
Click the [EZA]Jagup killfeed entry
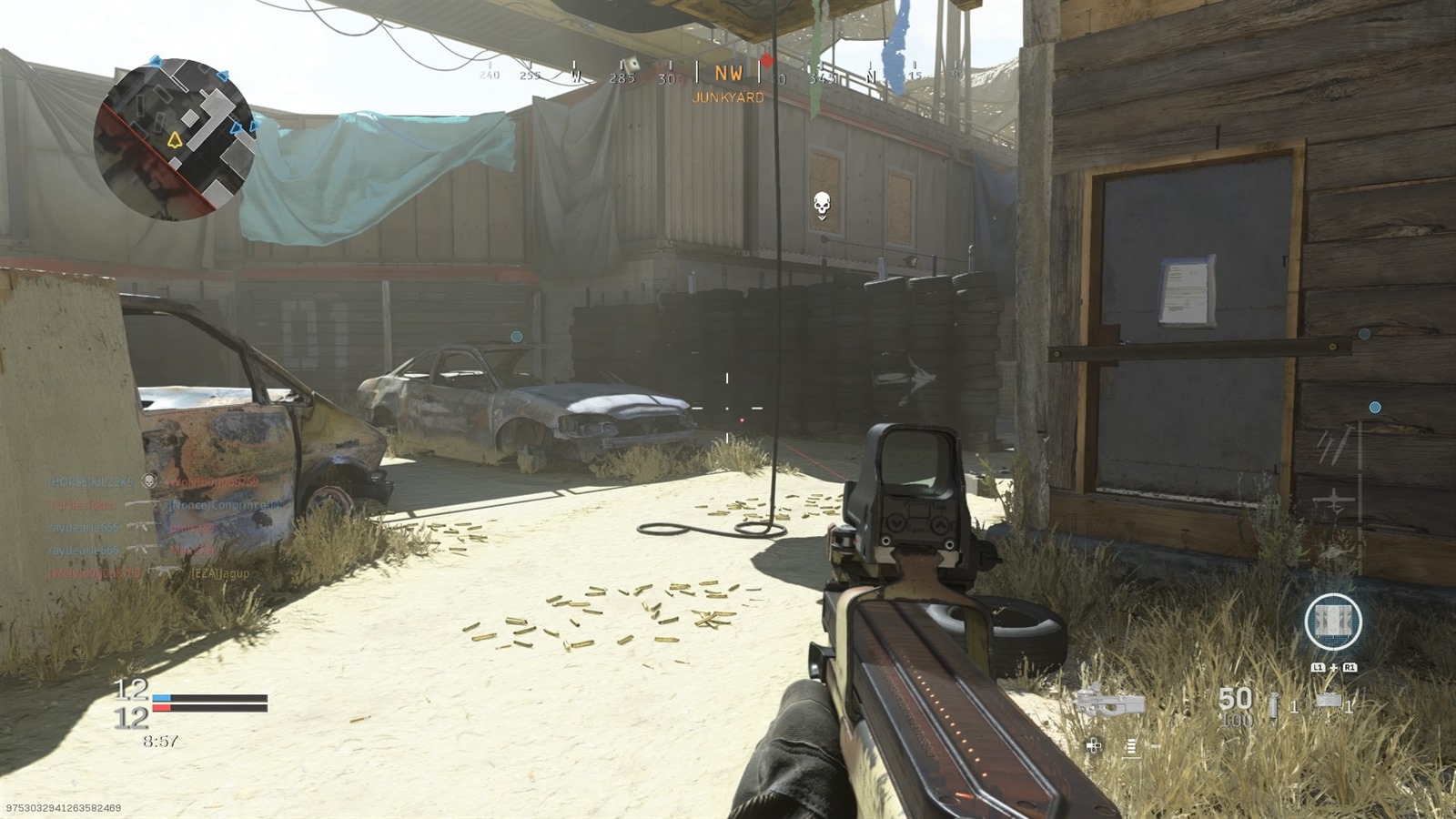coord(219,573)
